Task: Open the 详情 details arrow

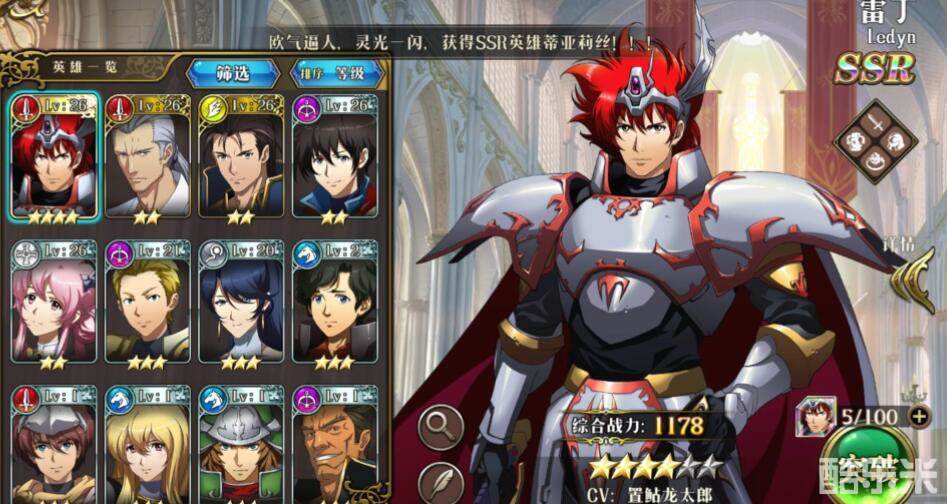Action: pyautogui.click(x=913, y=270)
